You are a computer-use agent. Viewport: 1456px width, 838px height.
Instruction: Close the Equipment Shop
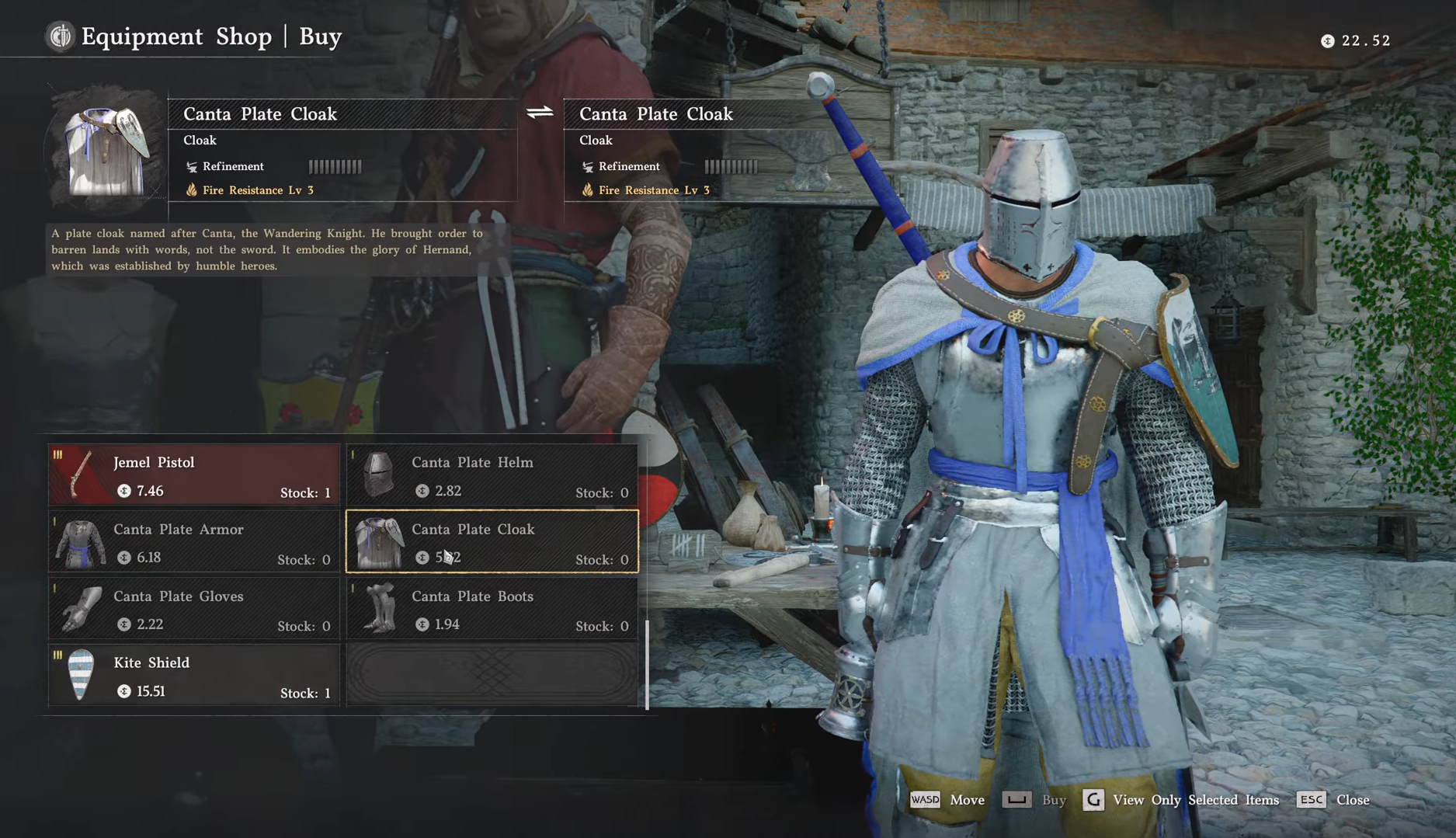click(x=1333, y=800)
